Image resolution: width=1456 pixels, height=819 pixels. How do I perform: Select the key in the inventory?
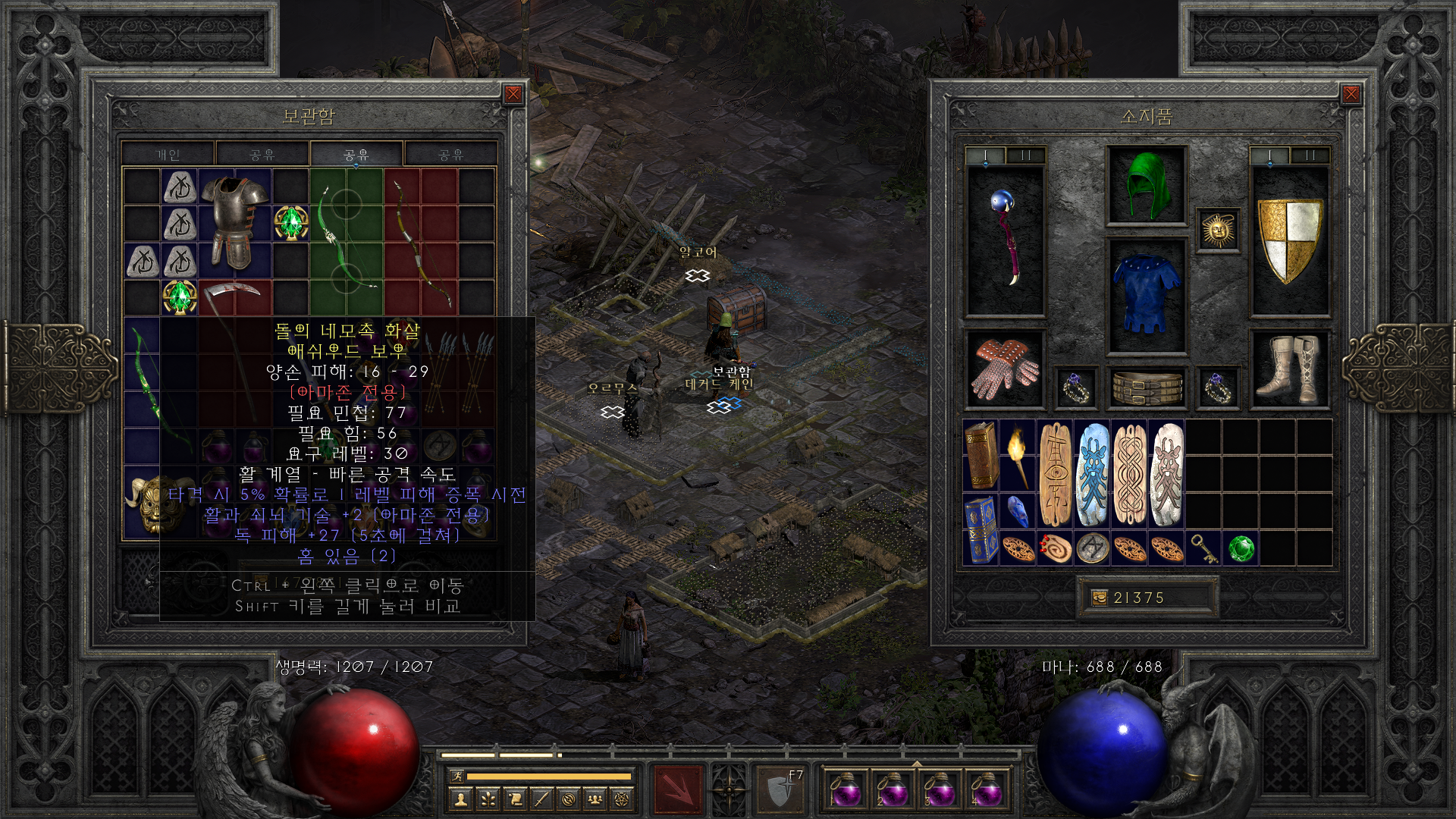pyautogui.click(x=1204, y=548)
